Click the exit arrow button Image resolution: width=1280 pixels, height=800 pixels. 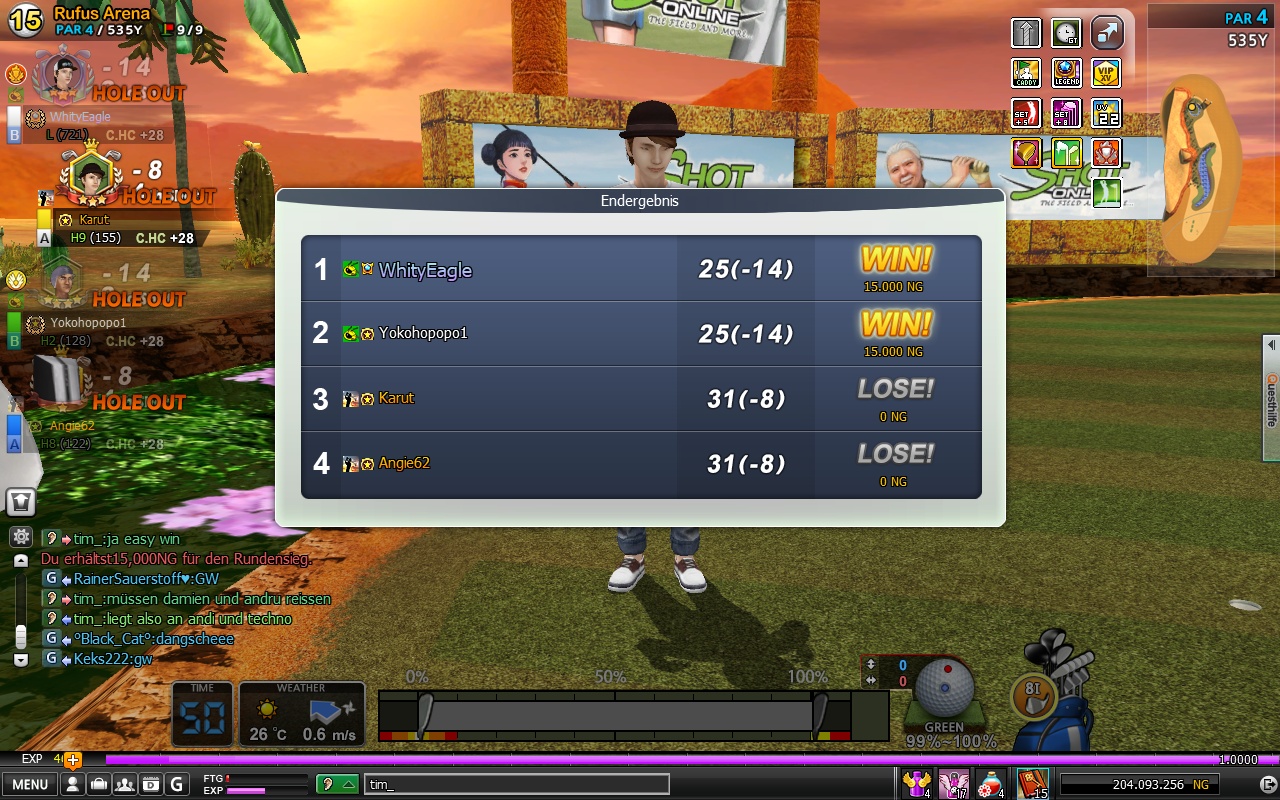pos(1267,785)
